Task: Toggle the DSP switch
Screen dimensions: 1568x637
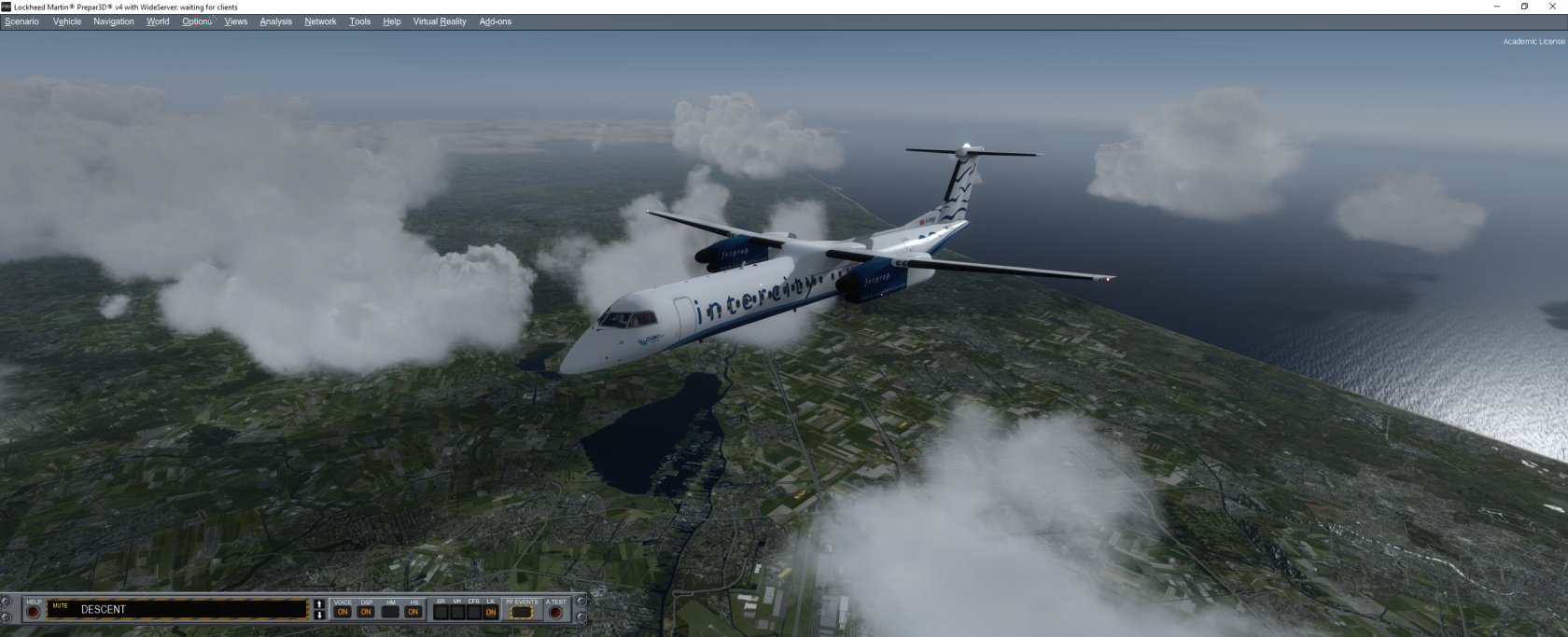Action: 366,612
